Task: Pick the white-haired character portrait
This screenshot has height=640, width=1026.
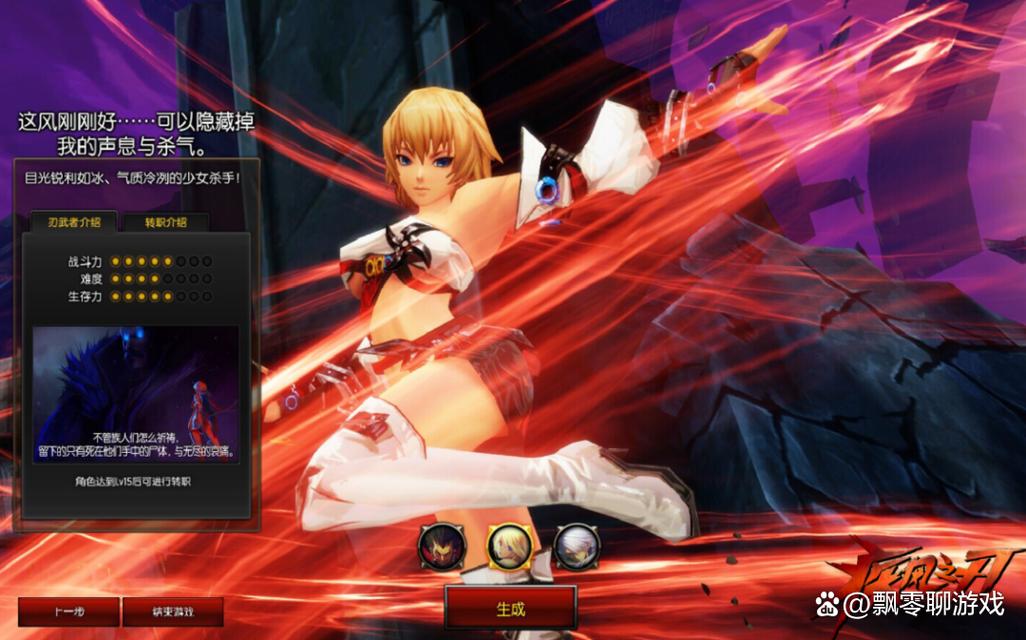Action: (576, 546)
